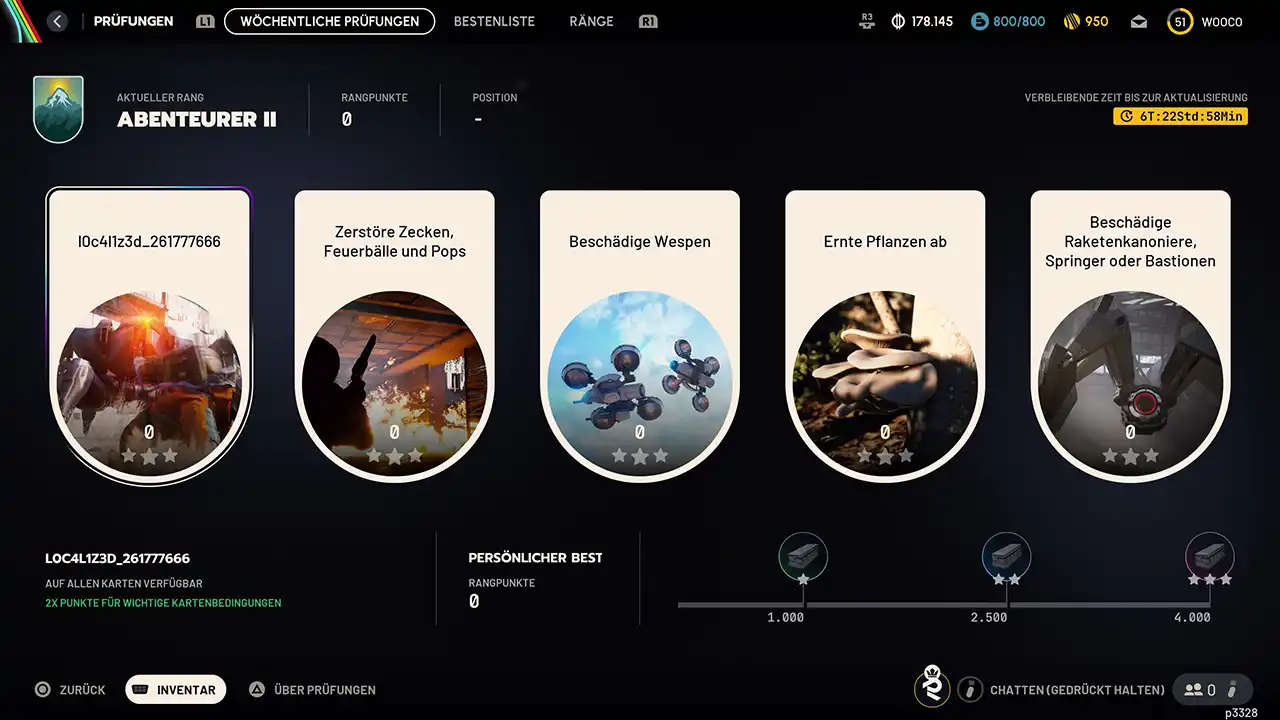Click the three-star reward crate at 4.000
Image resolution: width=1280 pixels, height=720 pixels.
[1209, 556]
